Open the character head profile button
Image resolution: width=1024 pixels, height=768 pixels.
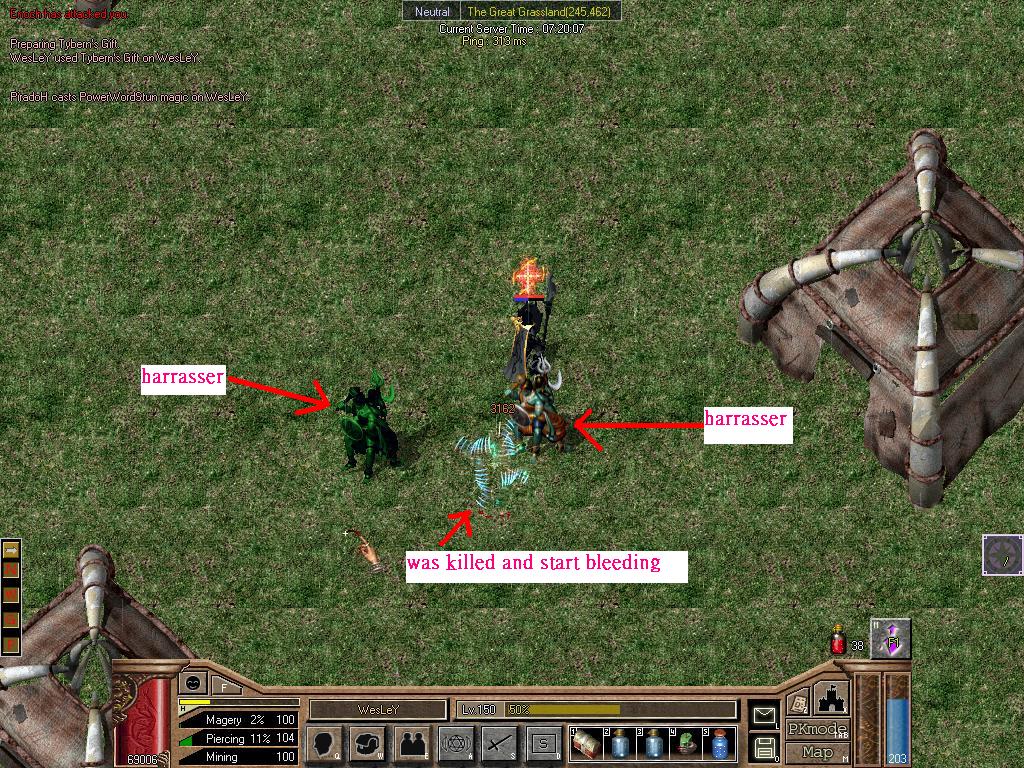pyautogui.click(x=324, y=744)
